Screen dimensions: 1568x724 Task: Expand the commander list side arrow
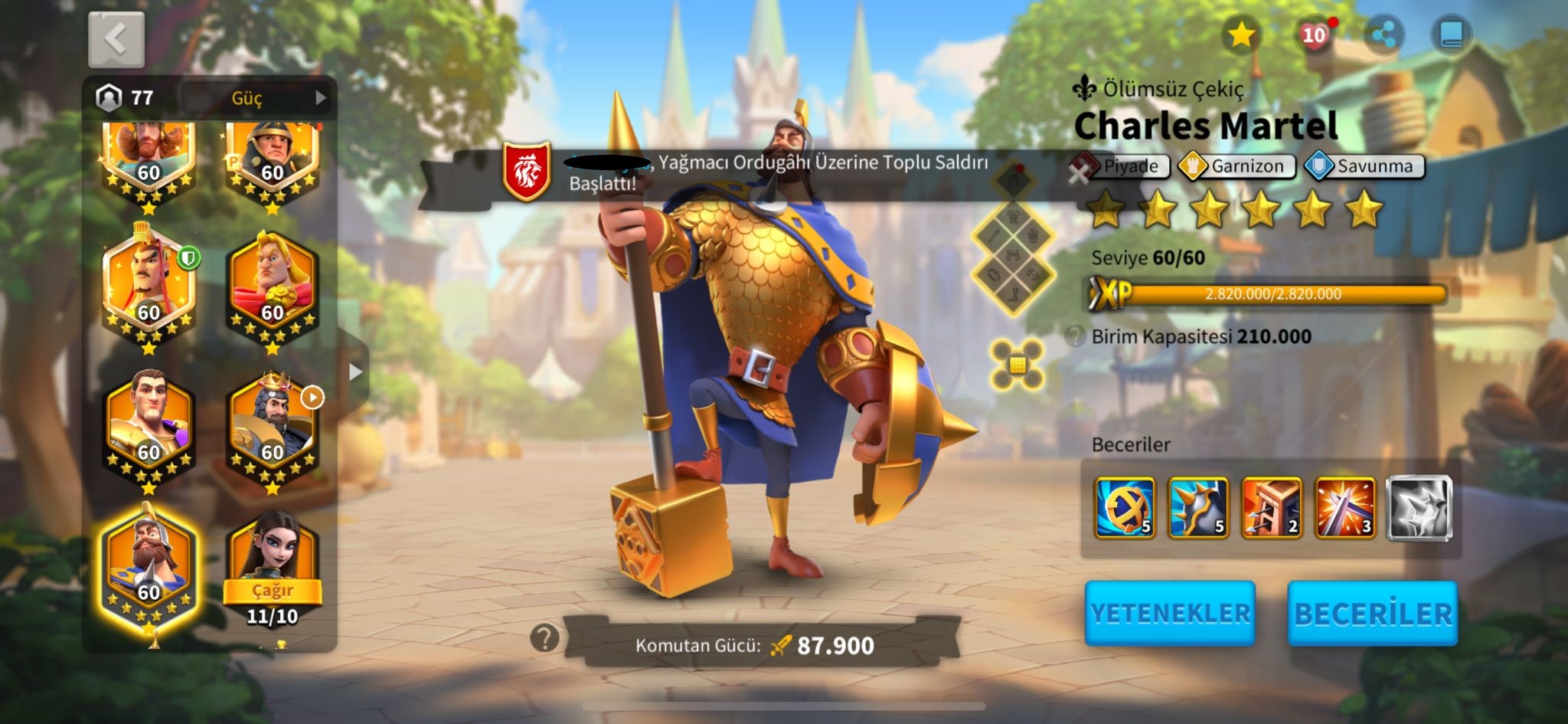coord(354,372)
